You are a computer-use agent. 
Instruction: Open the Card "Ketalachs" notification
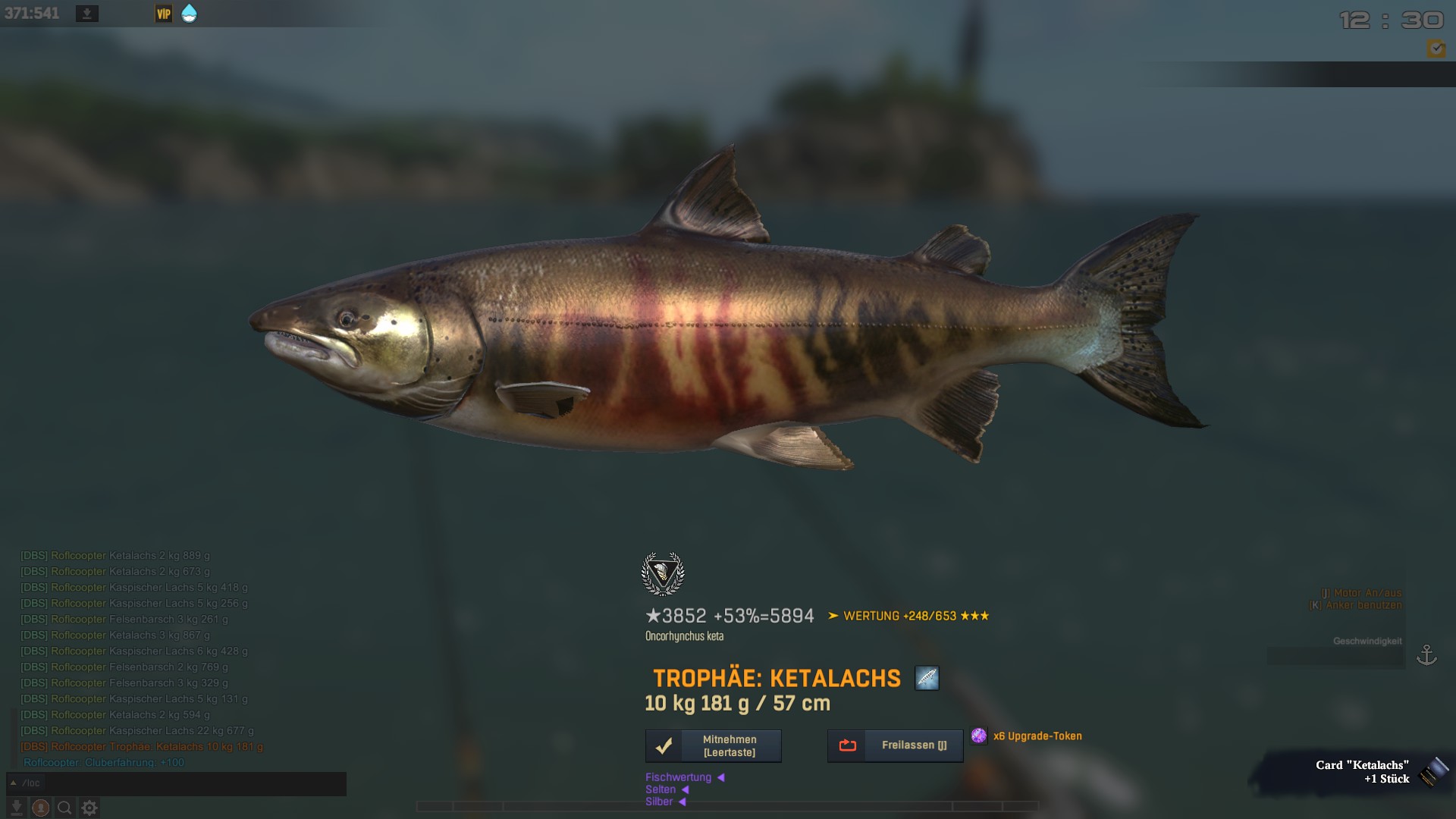tap(1361, 772)
